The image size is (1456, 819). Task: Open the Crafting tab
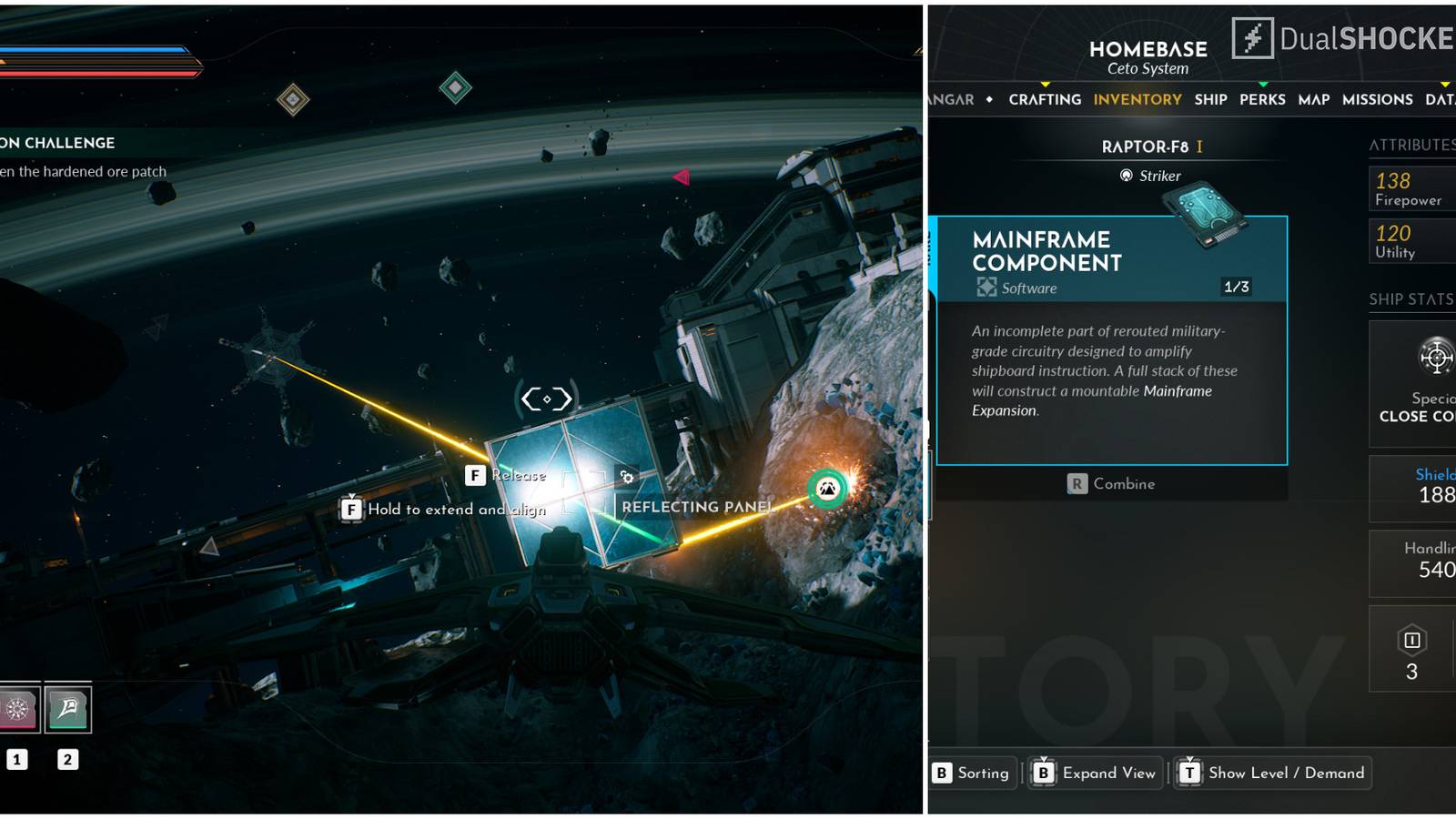pos(1045,99)
